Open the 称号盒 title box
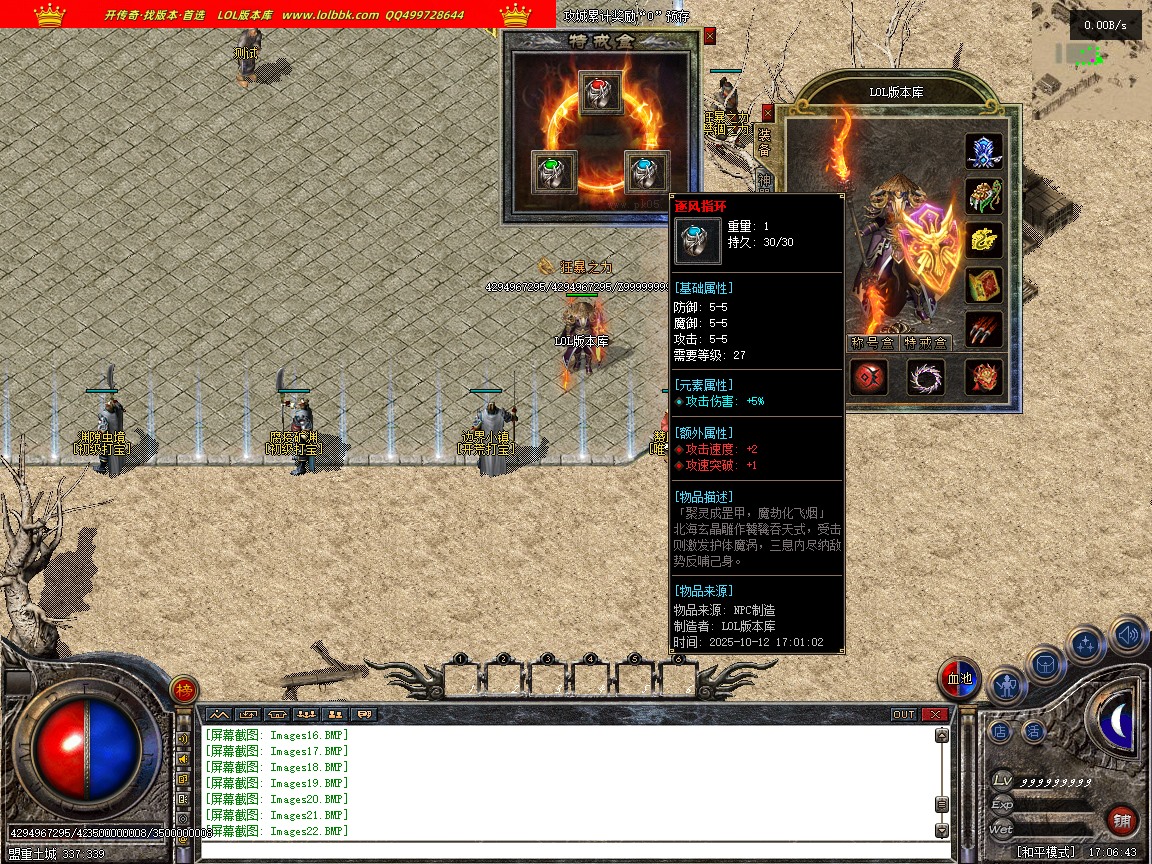The width and height of the screenshot is (1152, 864). [872, 343]
